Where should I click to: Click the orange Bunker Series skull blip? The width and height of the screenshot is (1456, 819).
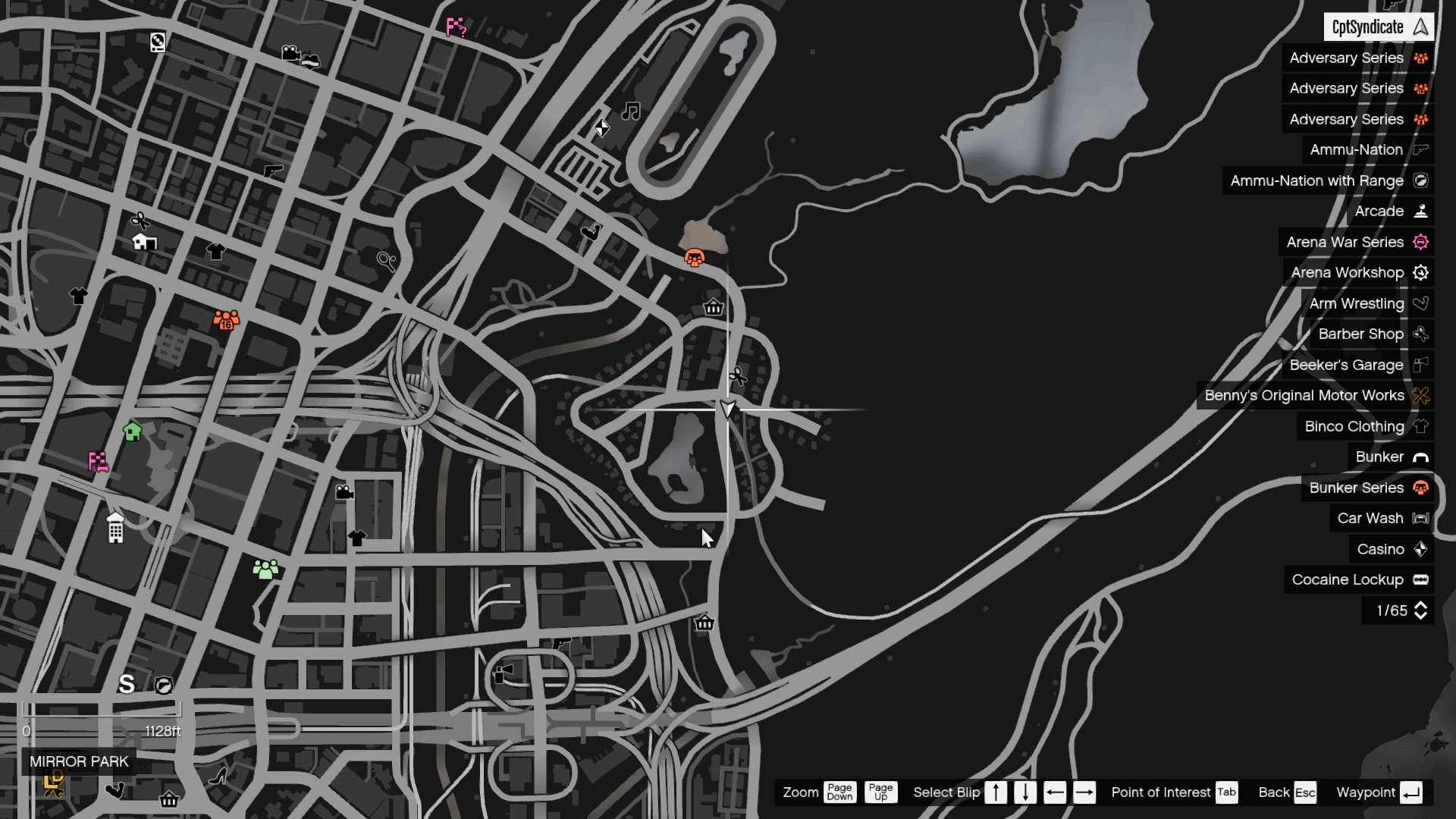click(694, 257)
